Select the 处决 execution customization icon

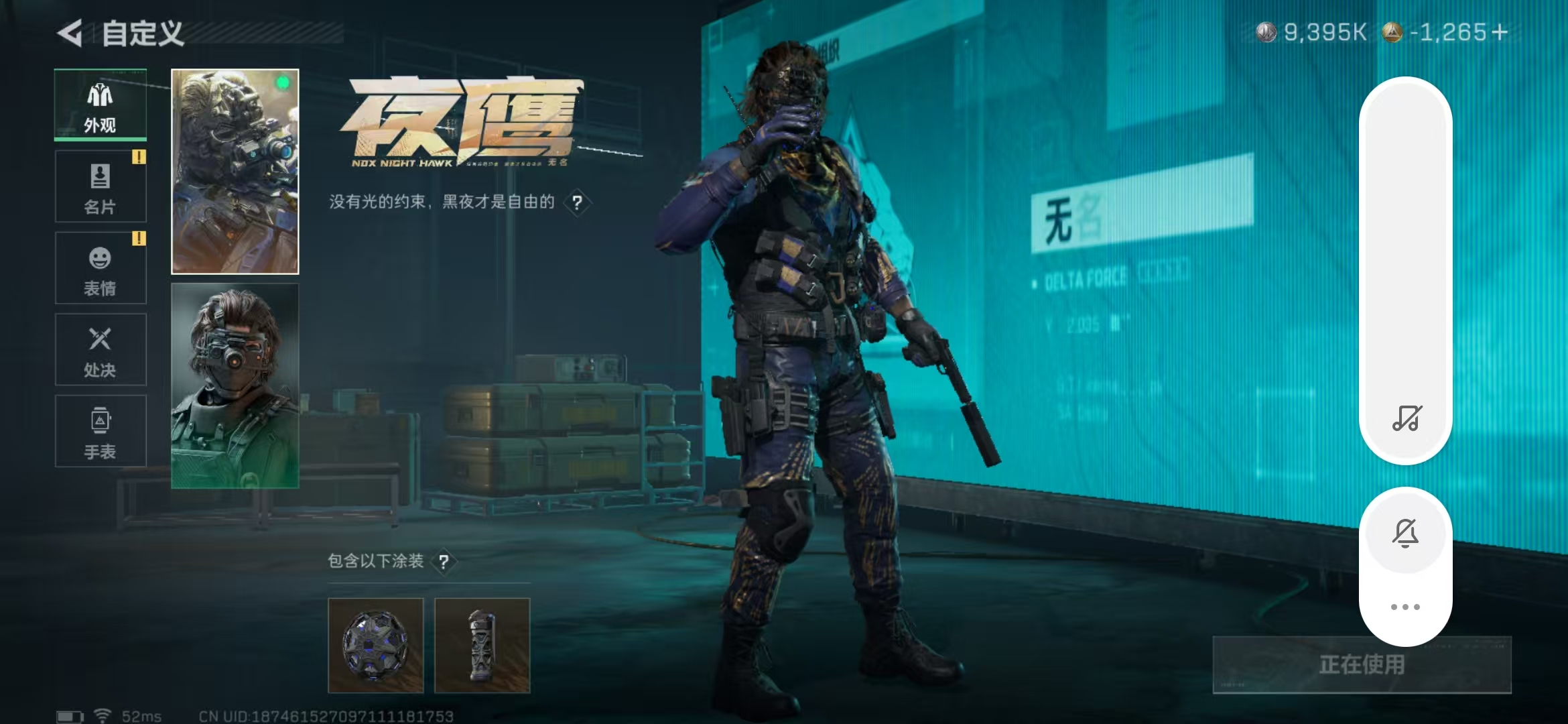point(100,349)
